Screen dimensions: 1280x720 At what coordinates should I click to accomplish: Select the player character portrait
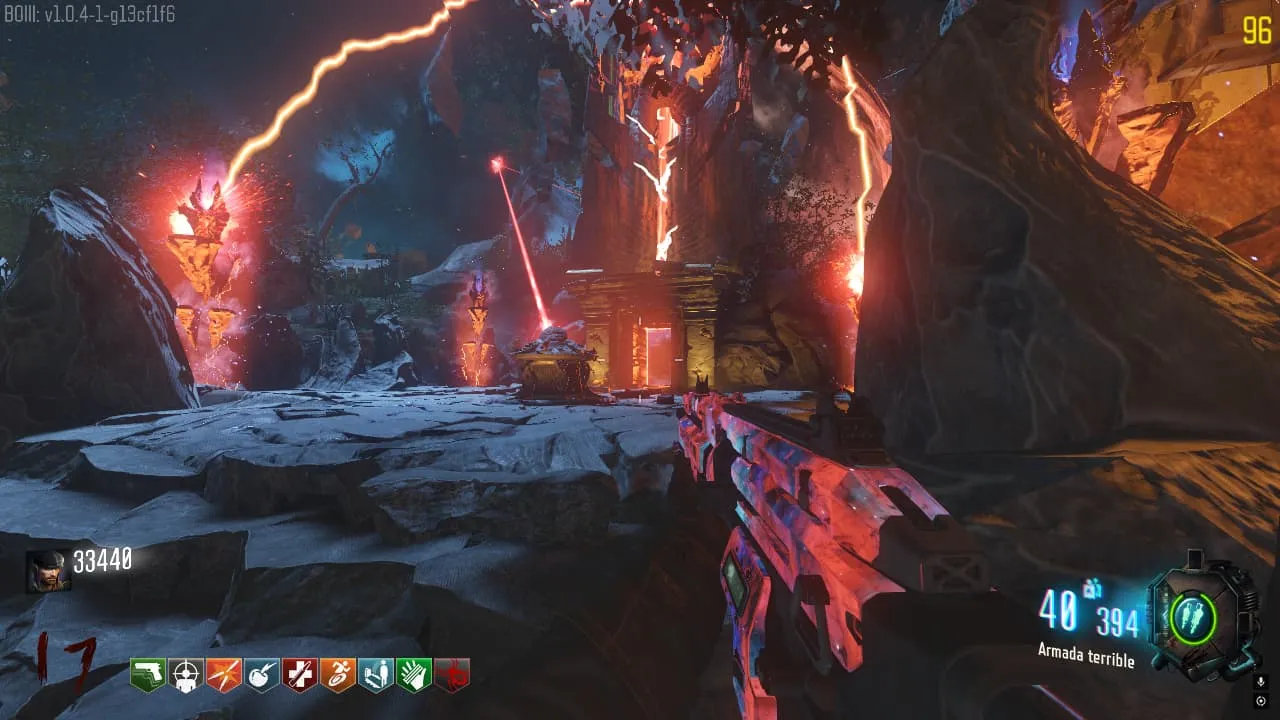point(48,571)
